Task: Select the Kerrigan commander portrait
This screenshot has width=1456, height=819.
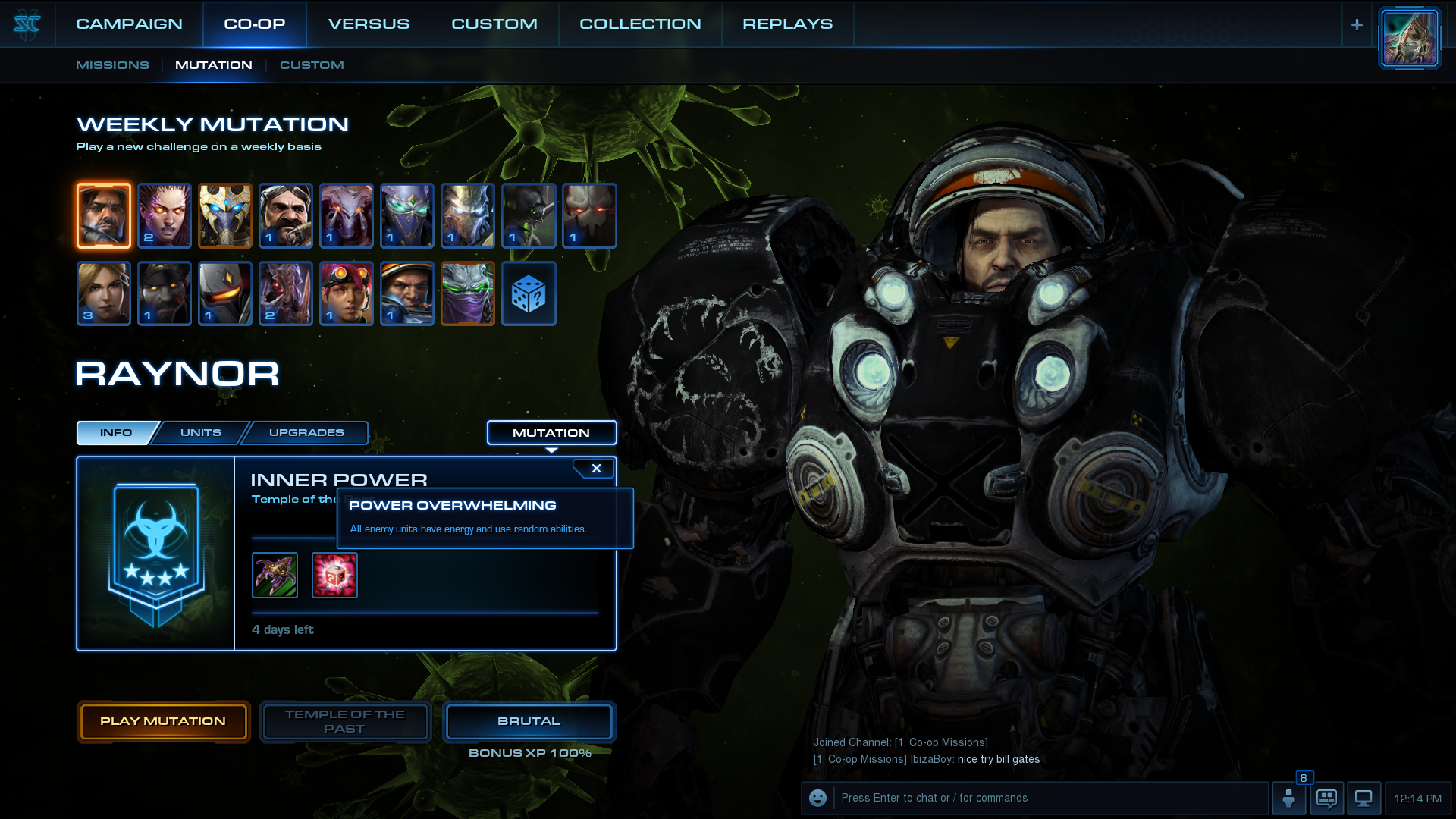Action: pos(165,215)
